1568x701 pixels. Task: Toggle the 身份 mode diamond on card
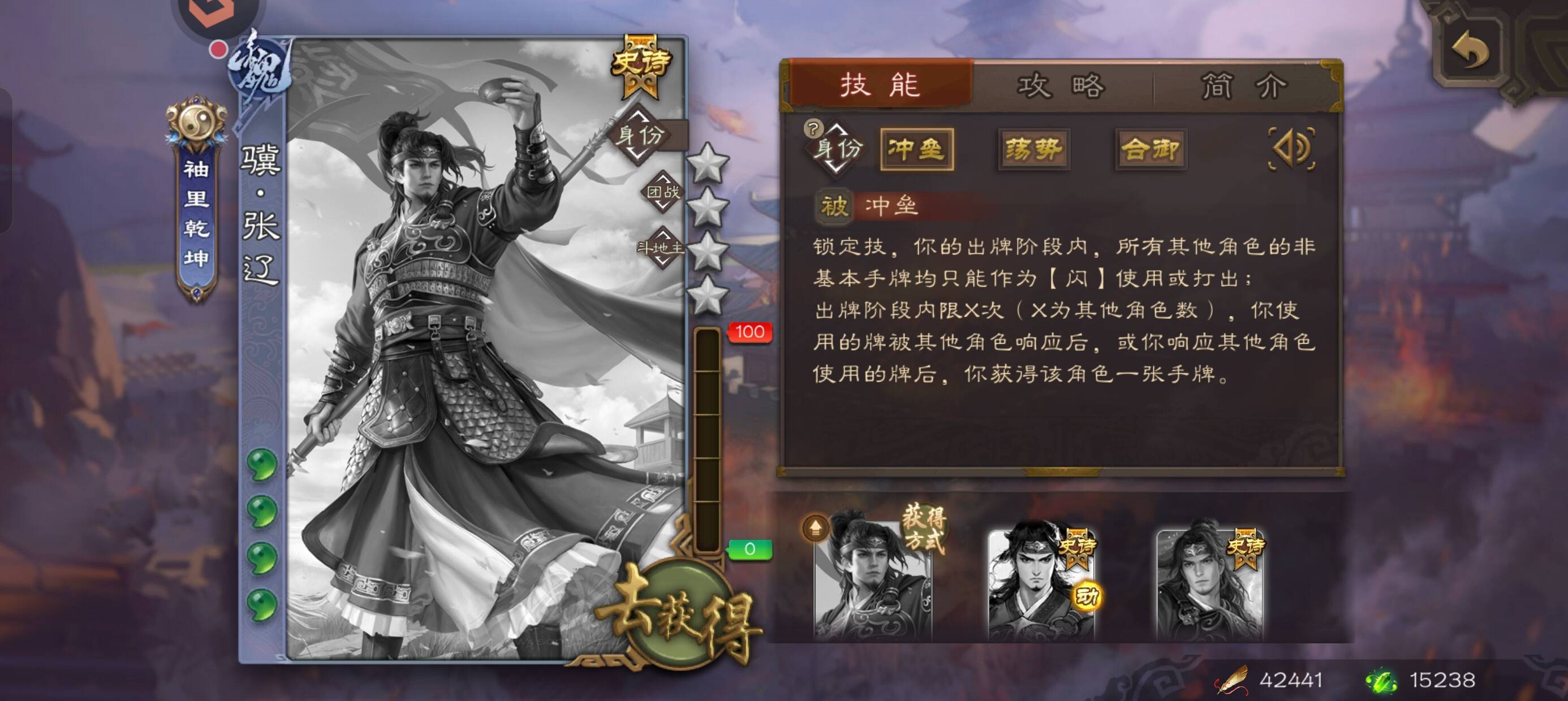pyautogui.click(x=639, y=135)
